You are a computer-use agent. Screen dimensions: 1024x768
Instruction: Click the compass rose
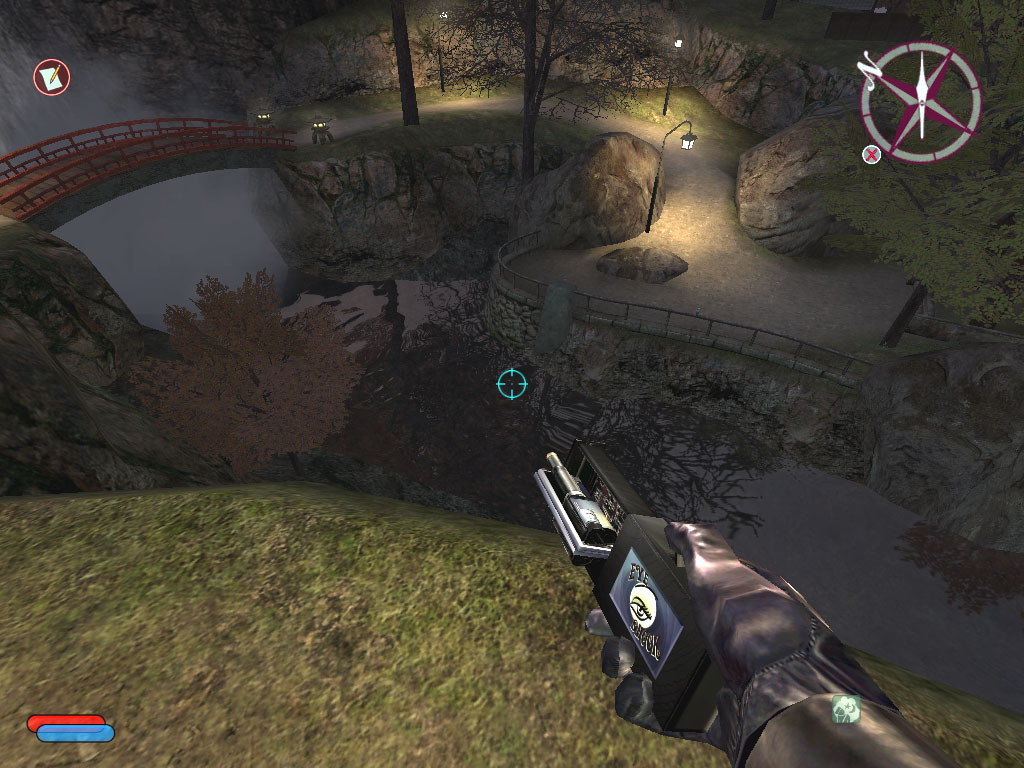click(920, 102)
